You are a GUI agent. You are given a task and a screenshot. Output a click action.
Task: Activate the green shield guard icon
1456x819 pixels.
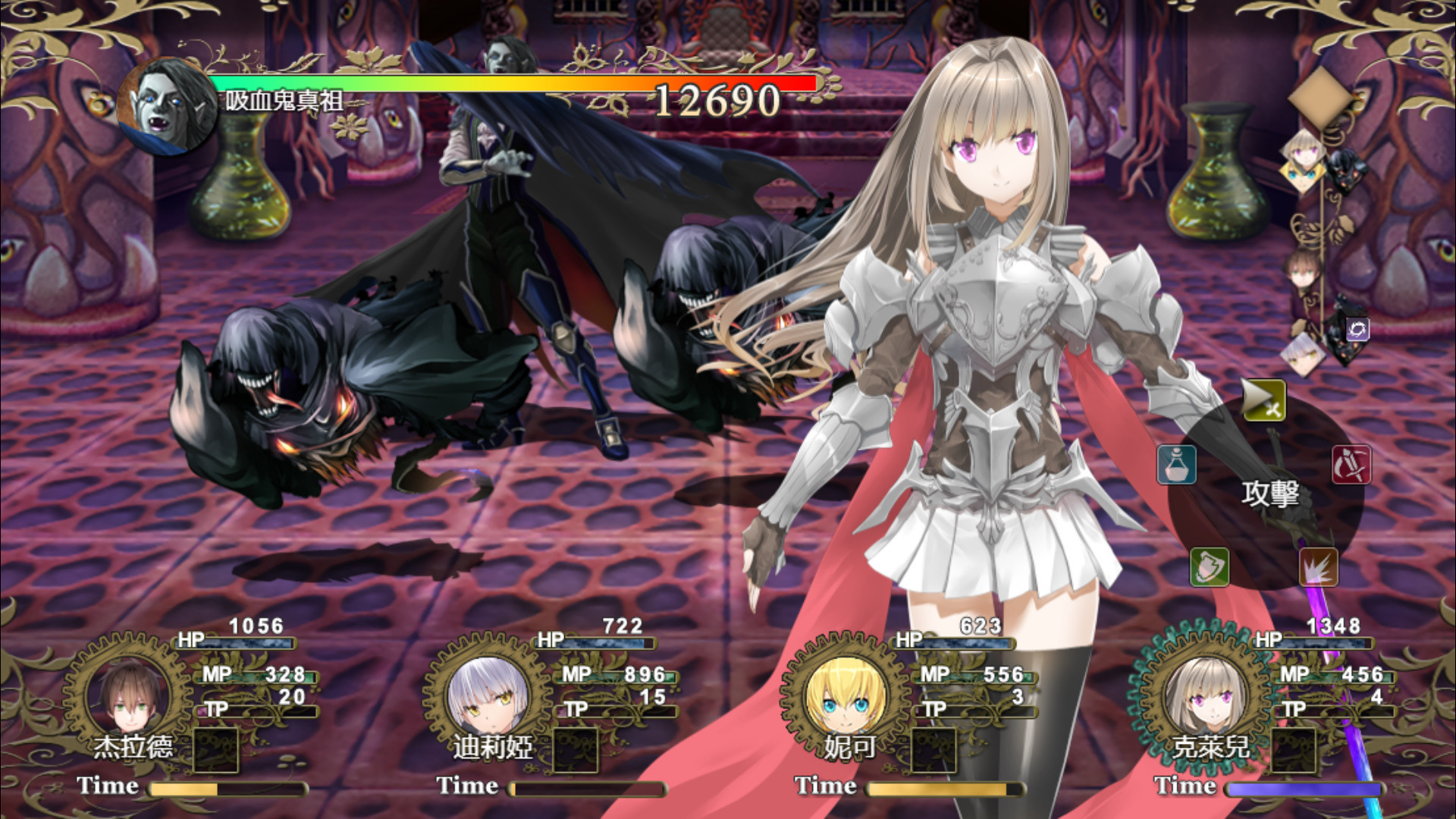pyautogui.click(x=1210, y=568)
